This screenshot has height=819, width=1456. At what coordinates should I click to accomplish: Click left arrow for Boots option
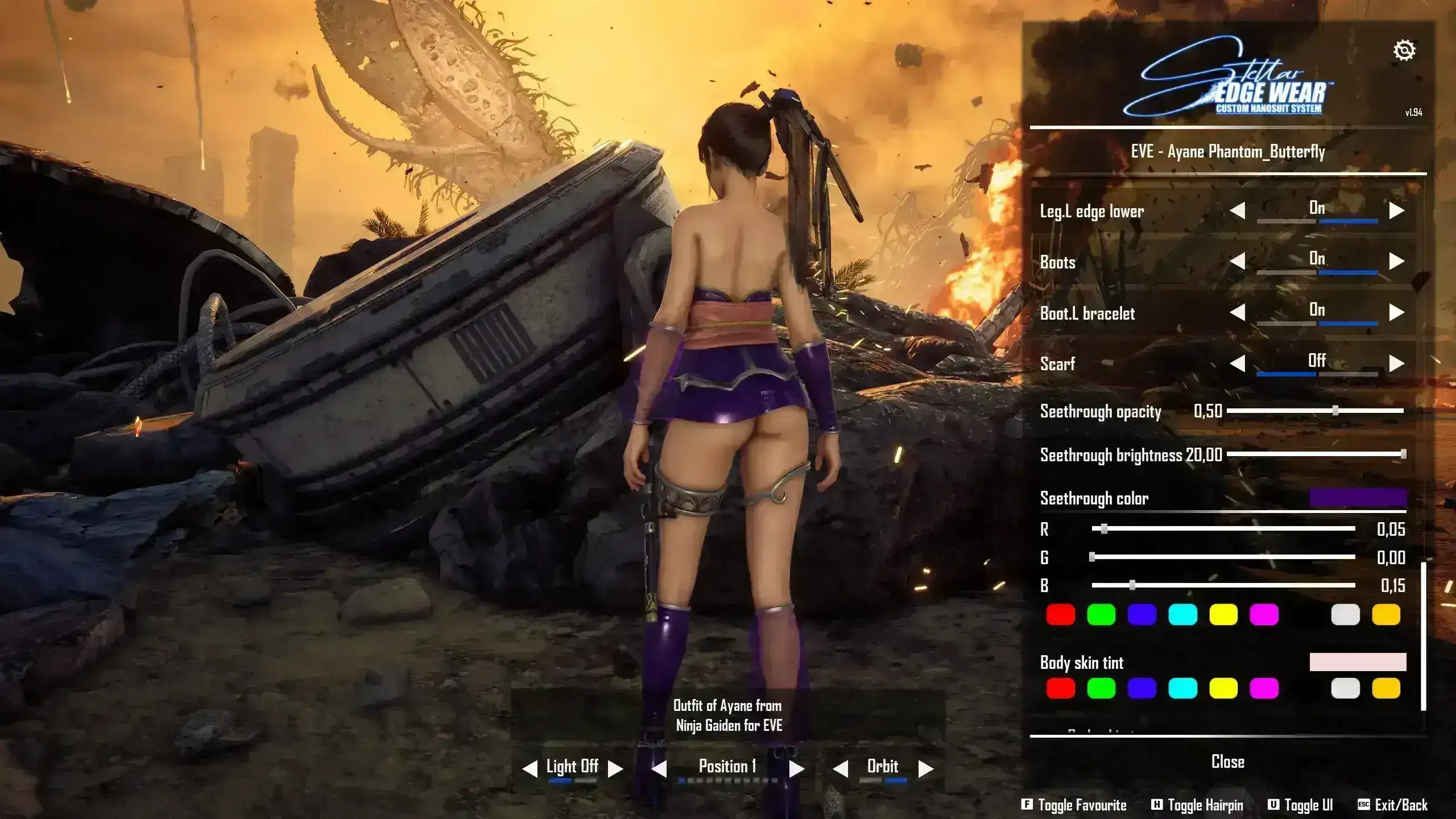pyautogui.click(x=1238, y=262)
